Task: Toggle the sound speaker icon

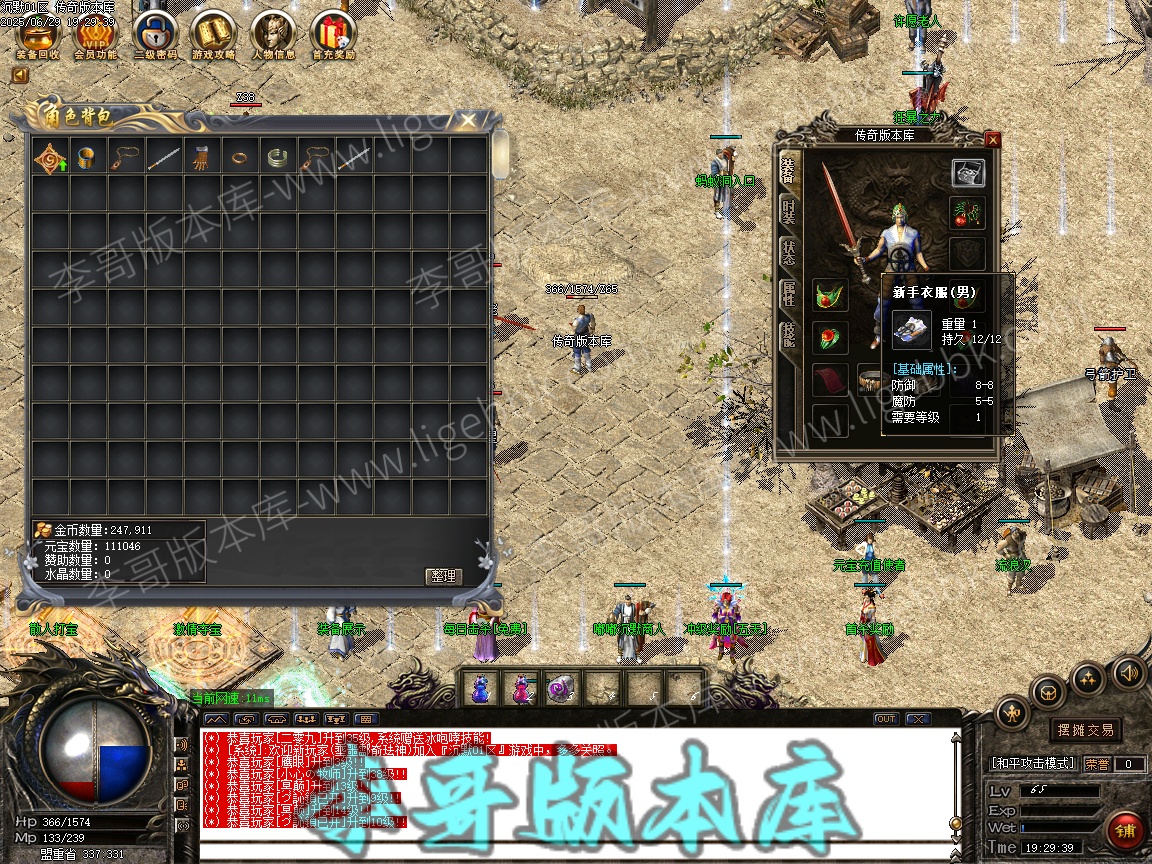Action: 1128,673
